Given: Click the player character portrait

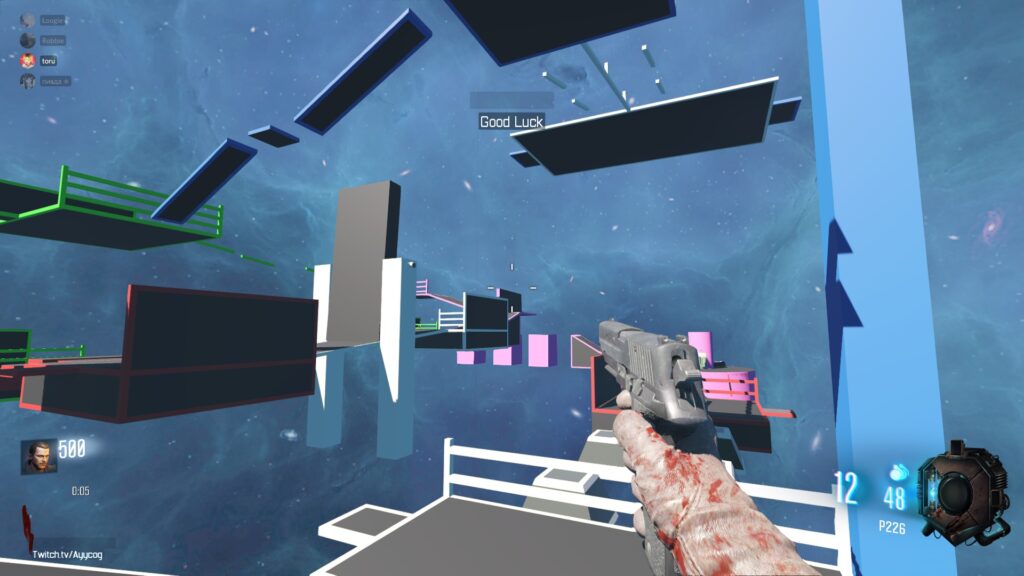Looking at the screenshot, I should point(36,456).
